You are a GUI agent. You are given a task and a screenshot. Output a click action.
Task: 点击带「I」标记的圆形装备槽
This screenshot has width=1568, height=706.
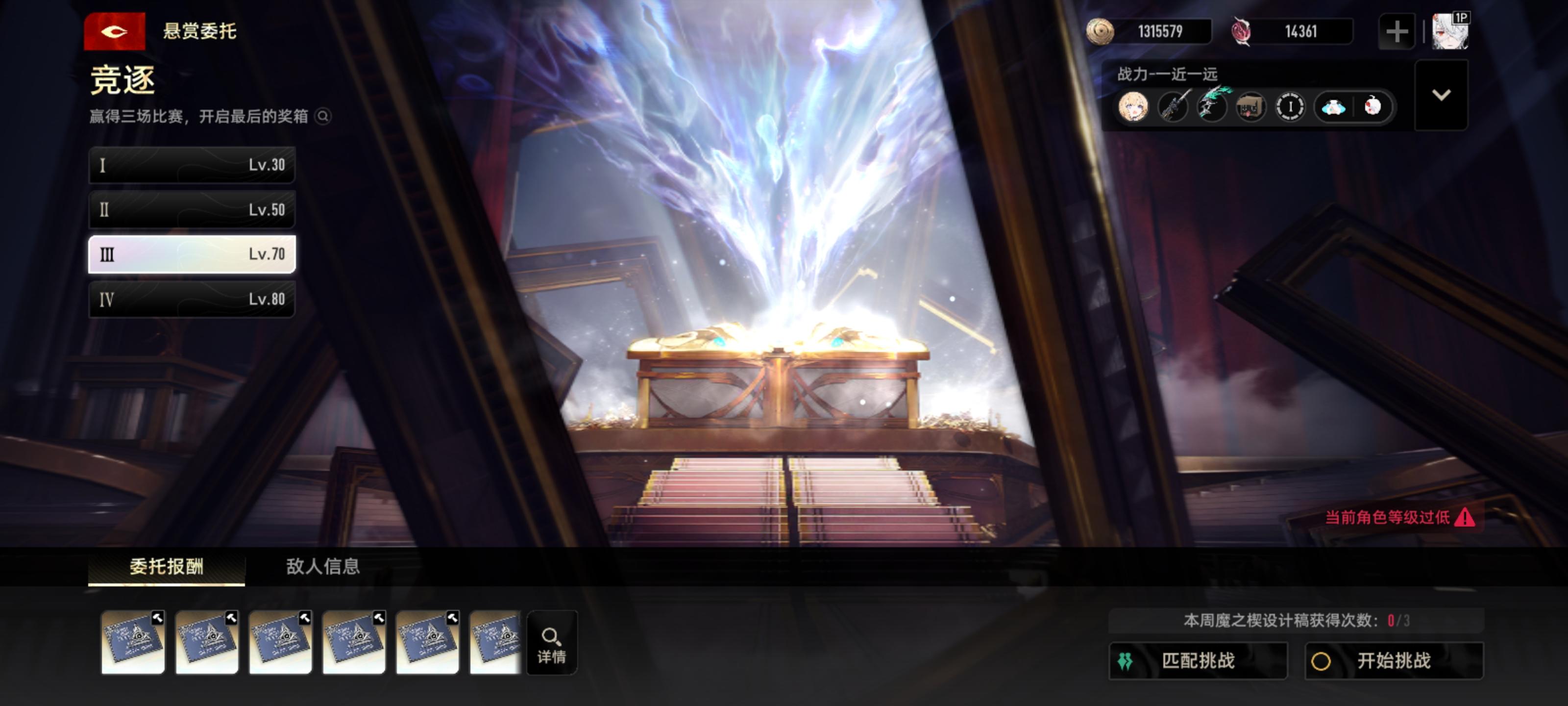(1291, 106)
